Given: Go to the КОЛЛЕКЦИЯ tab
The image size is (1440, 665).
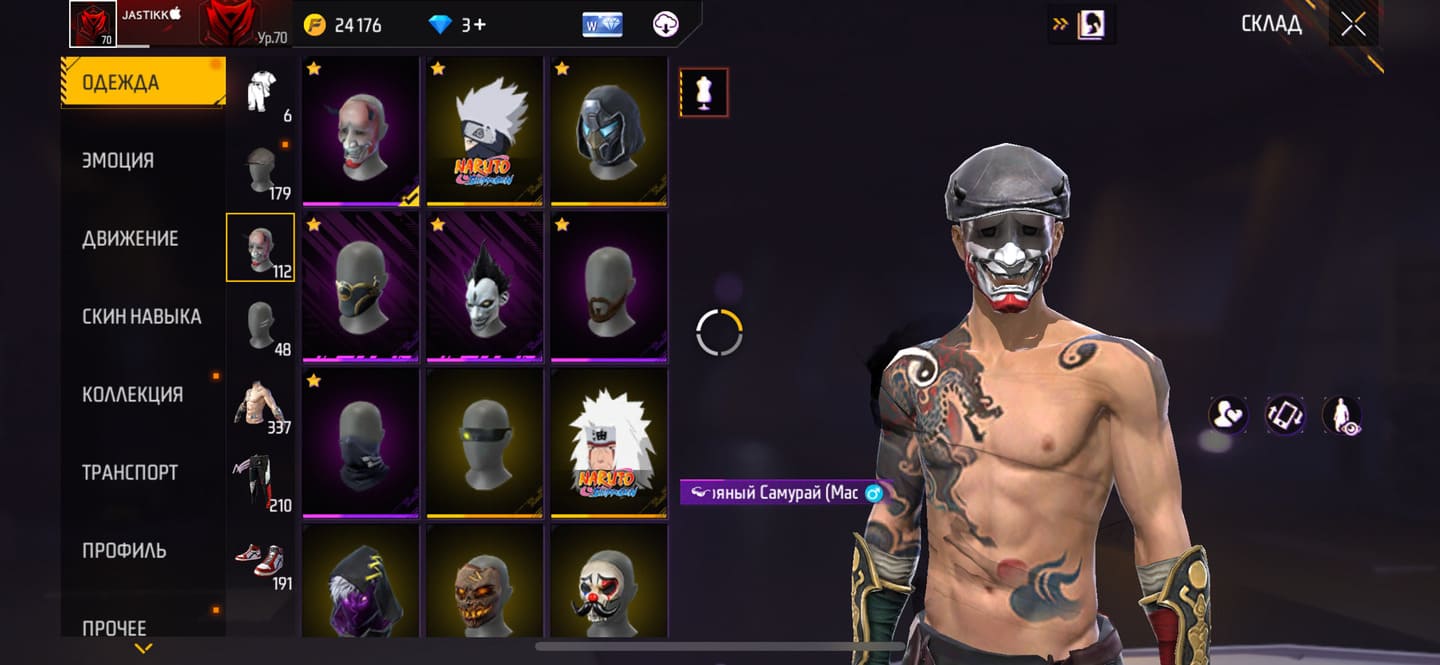Looking at the screenshot, I should click(132, 395).
